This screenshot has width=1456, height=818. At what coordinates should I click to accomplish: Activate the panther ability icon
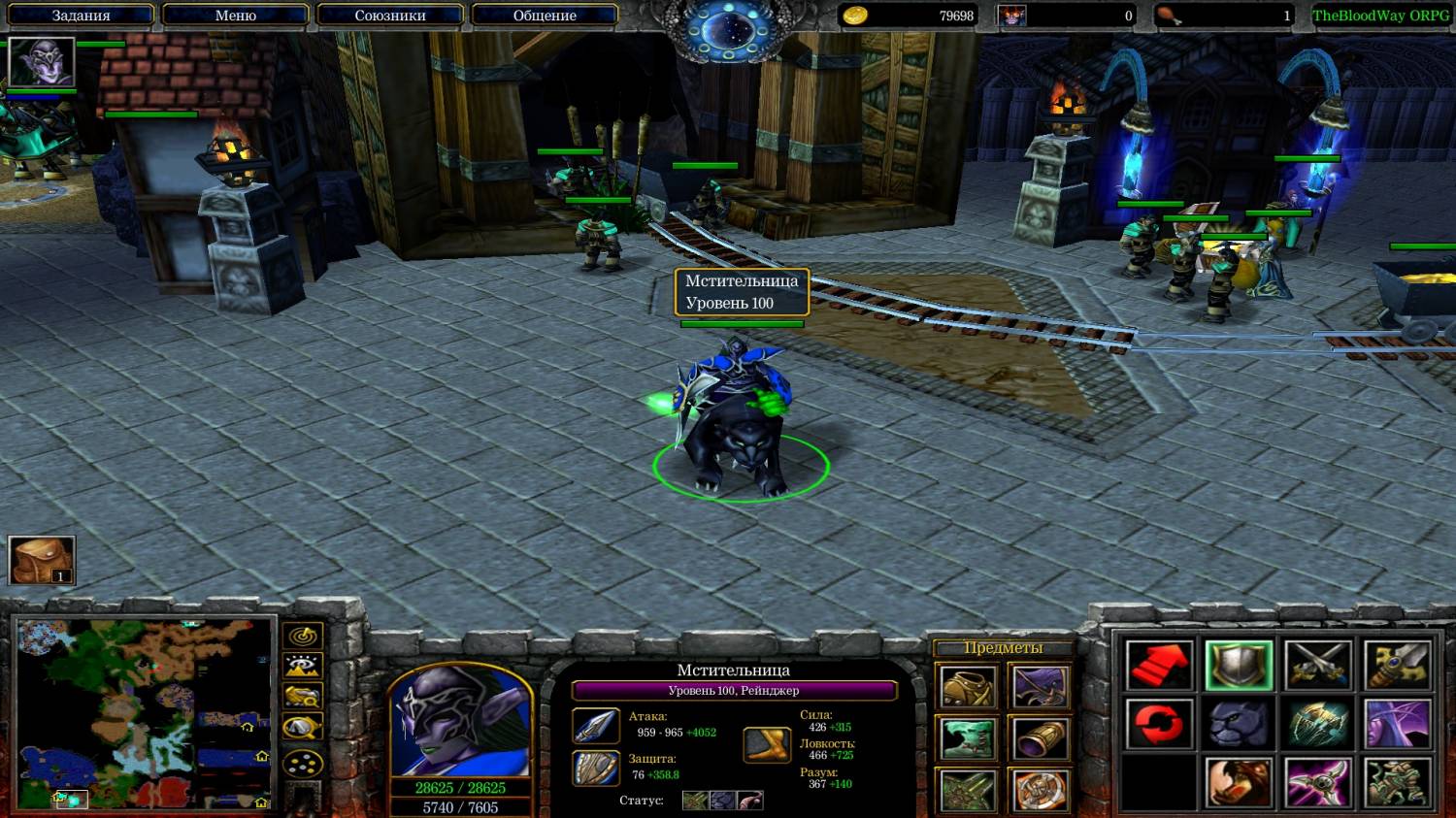pos(1240,725)
